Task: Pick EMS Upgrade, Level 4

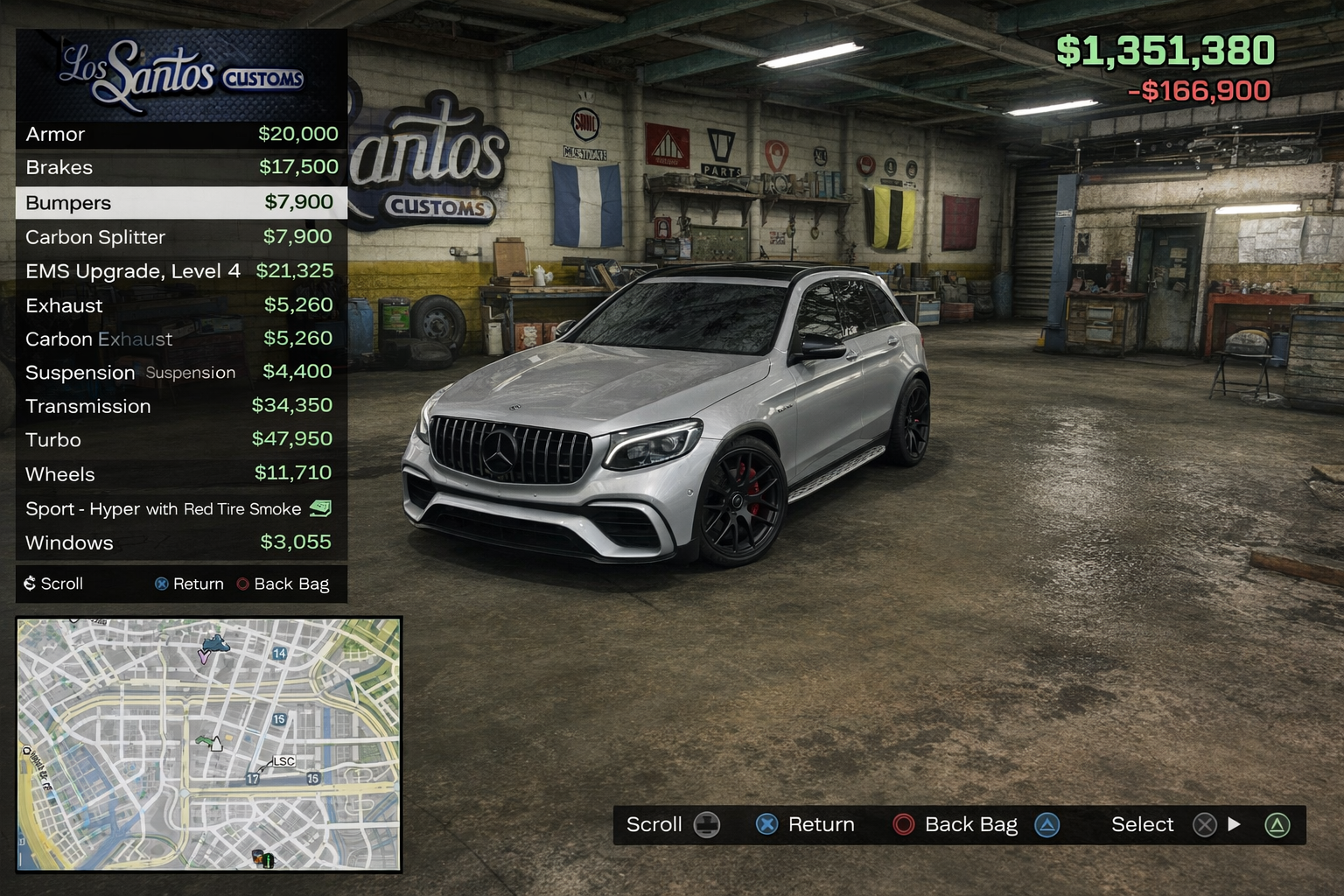Action: coord(181,271)
